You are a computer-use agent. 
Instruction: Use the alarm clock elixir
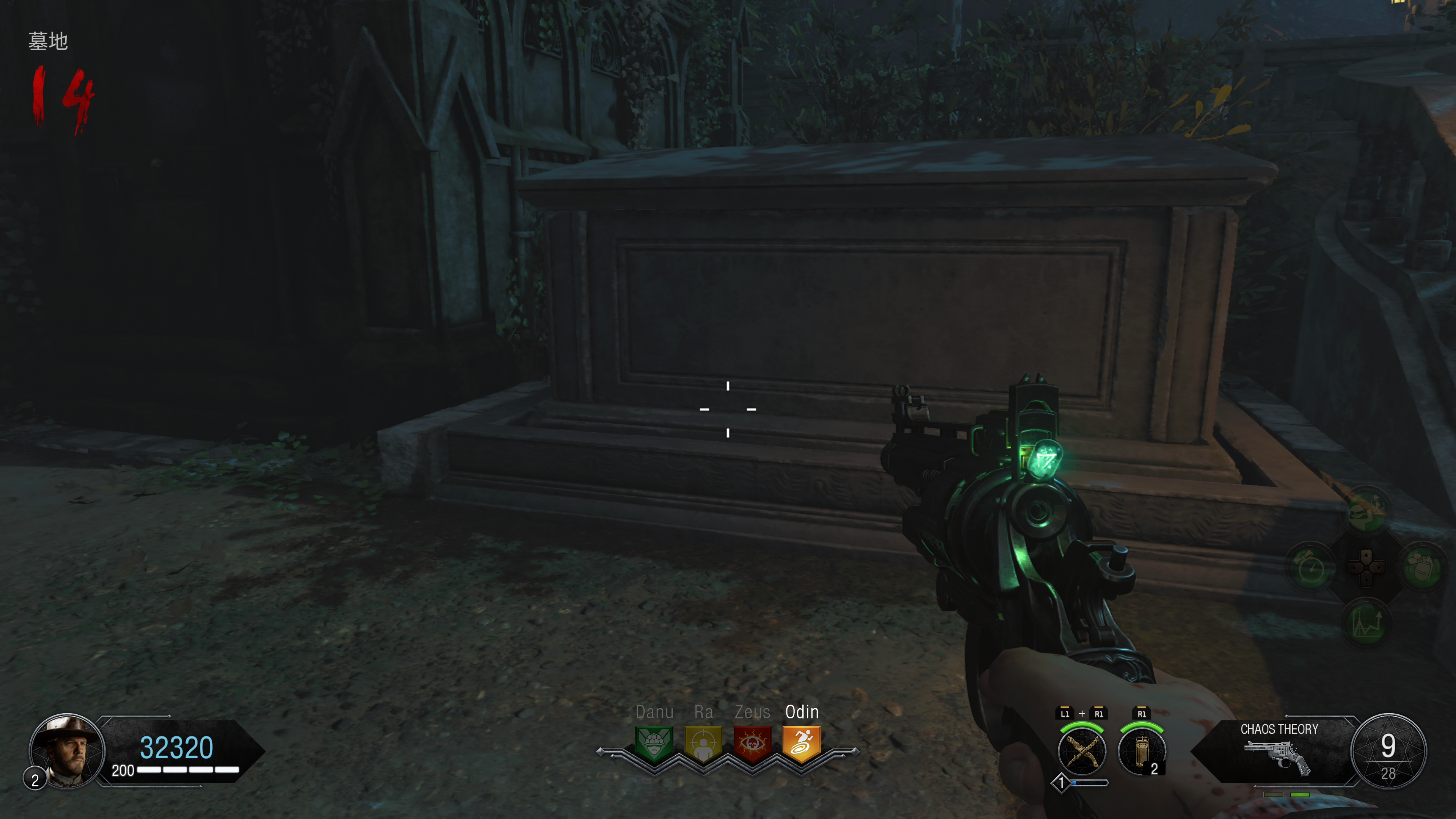1311,566
